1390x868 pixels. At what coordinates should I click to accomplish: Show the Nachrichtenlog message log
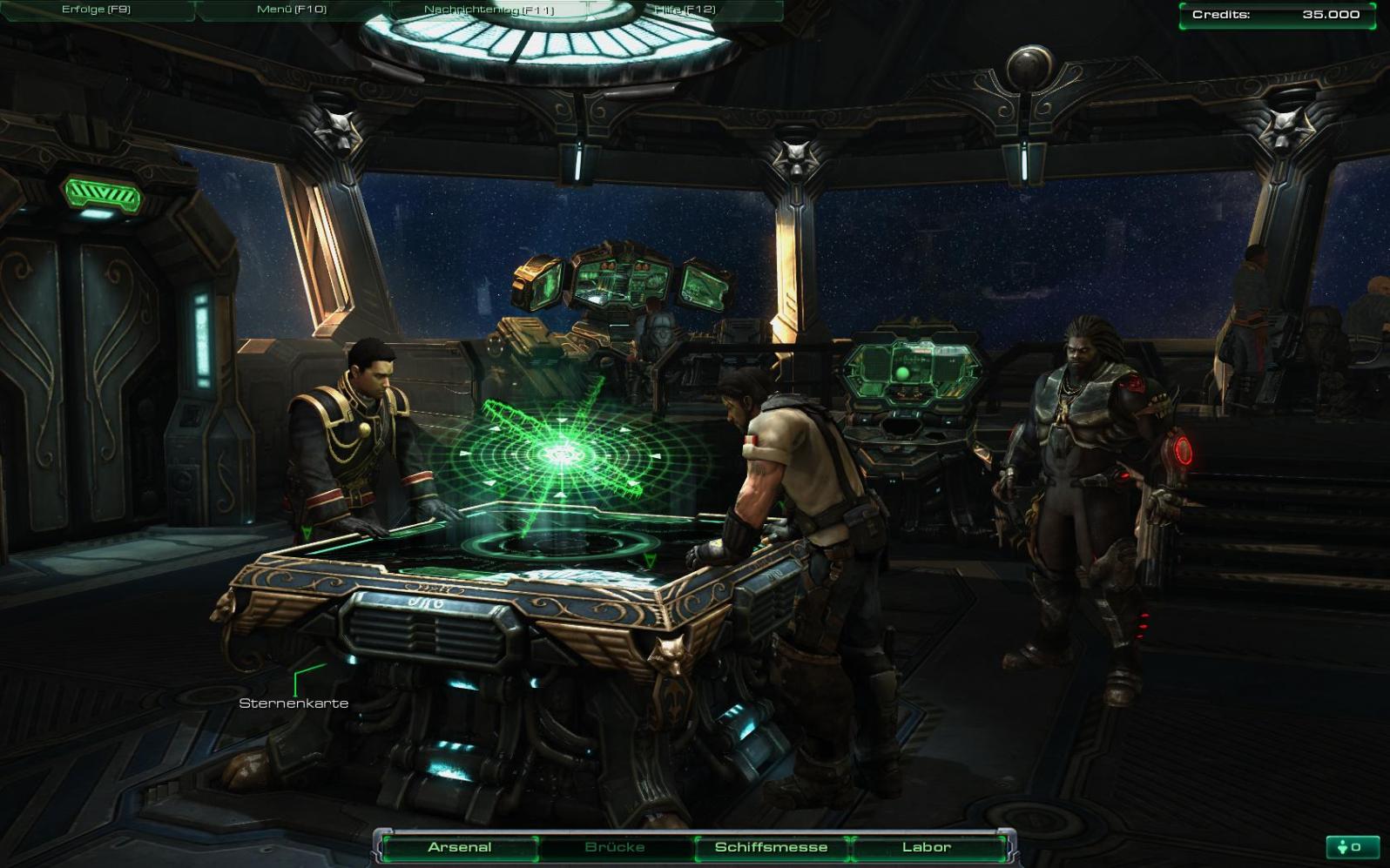[x=489, y=10]
